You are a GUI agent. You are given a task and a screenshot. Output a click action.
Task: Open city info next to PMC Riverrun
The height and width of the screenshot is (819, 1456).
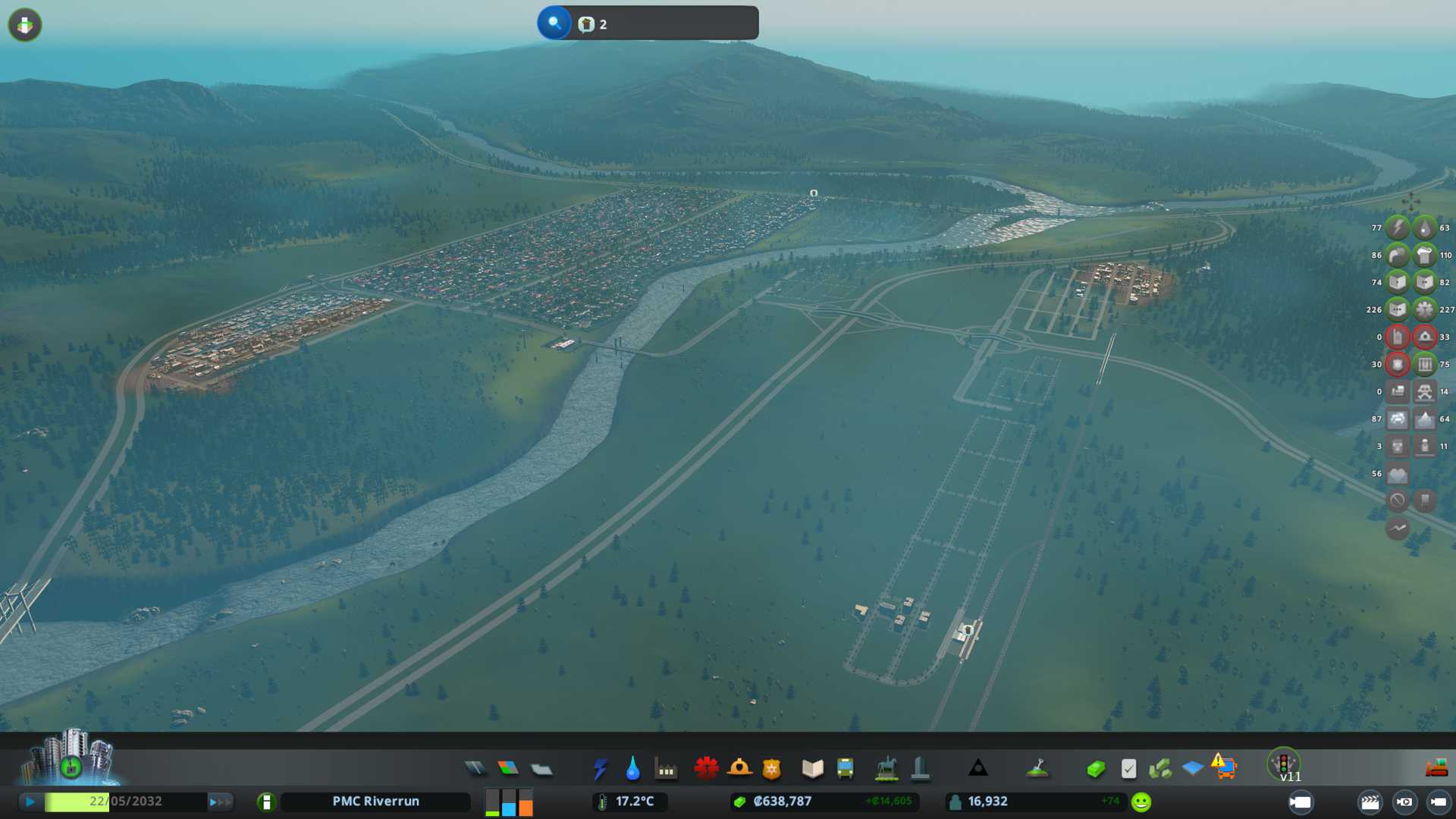point(266,802)
